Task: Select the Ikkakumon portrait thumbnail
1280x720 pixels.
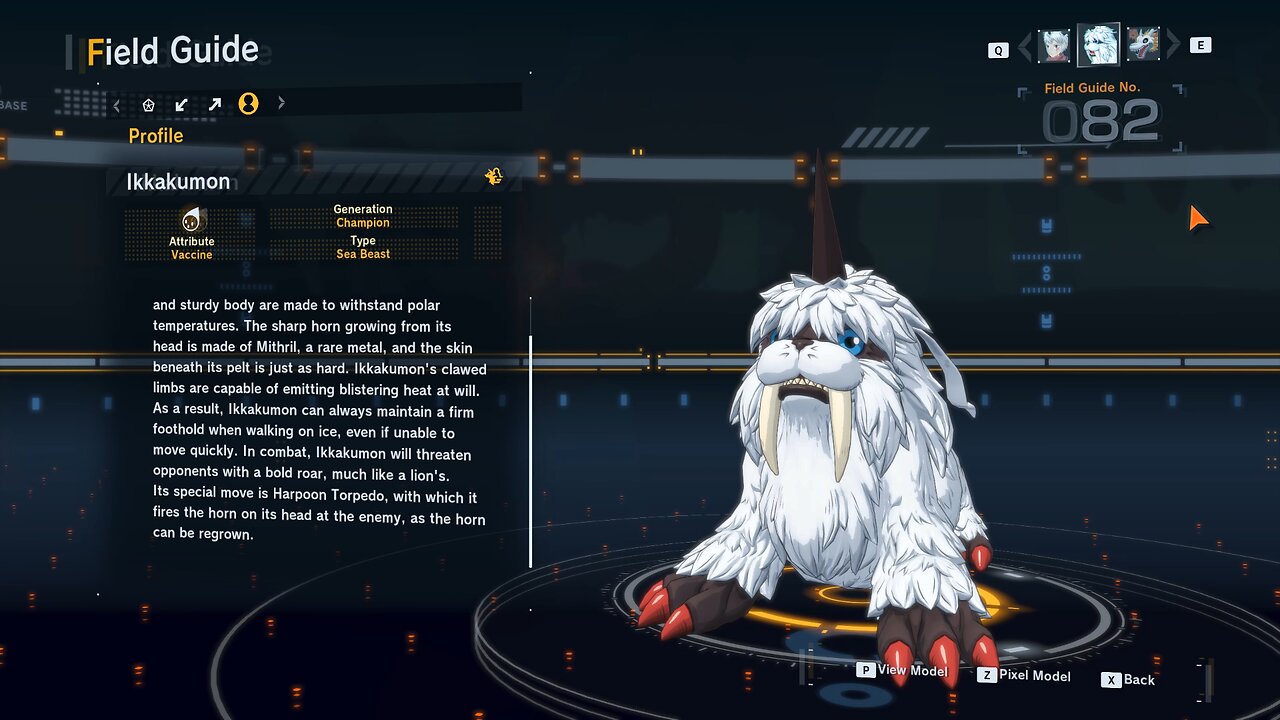Action: 1098,45
